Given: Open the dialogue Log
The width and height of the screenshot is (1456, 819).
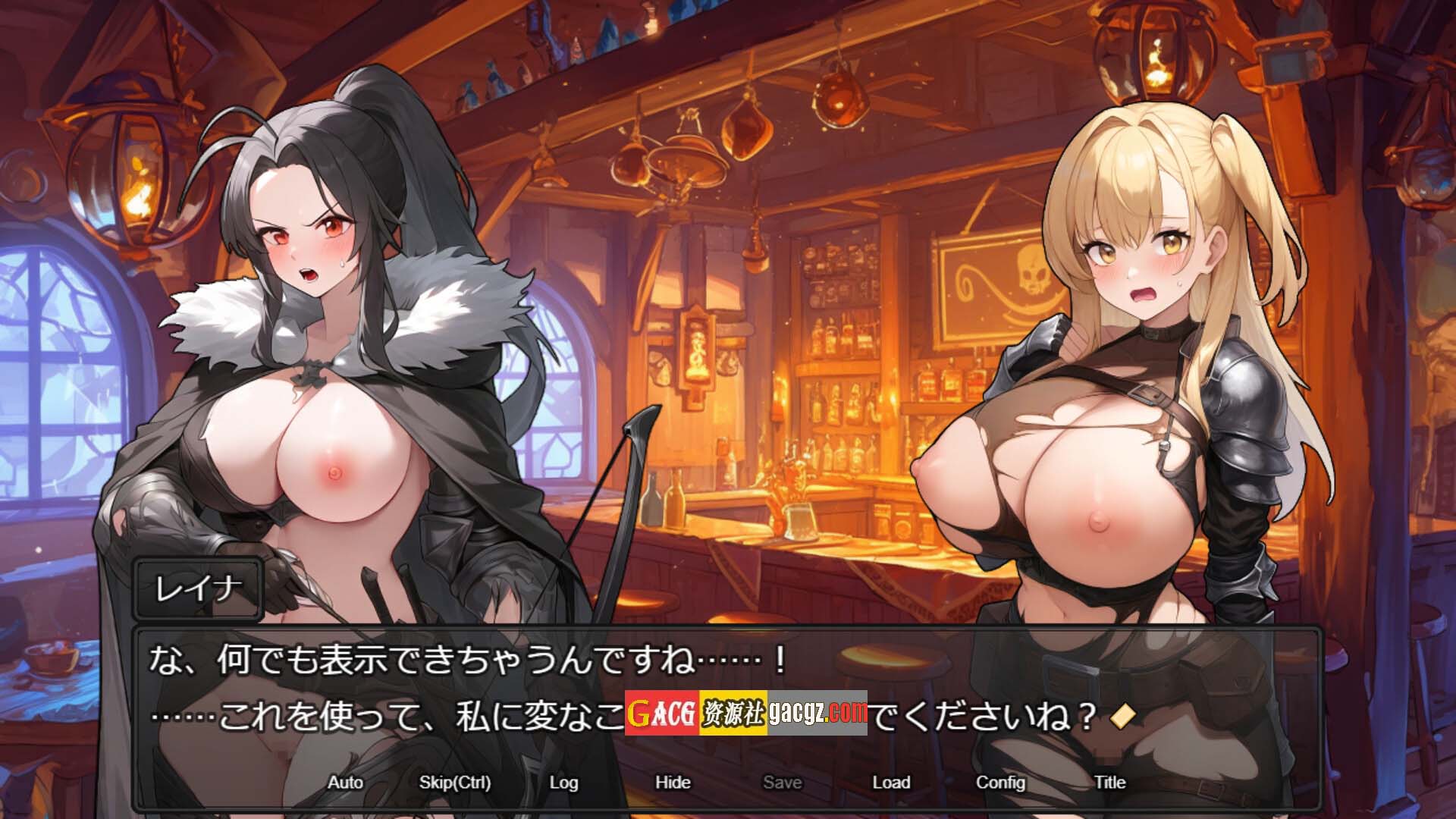Looking at the screenshot, I should [x=563, y=782].
